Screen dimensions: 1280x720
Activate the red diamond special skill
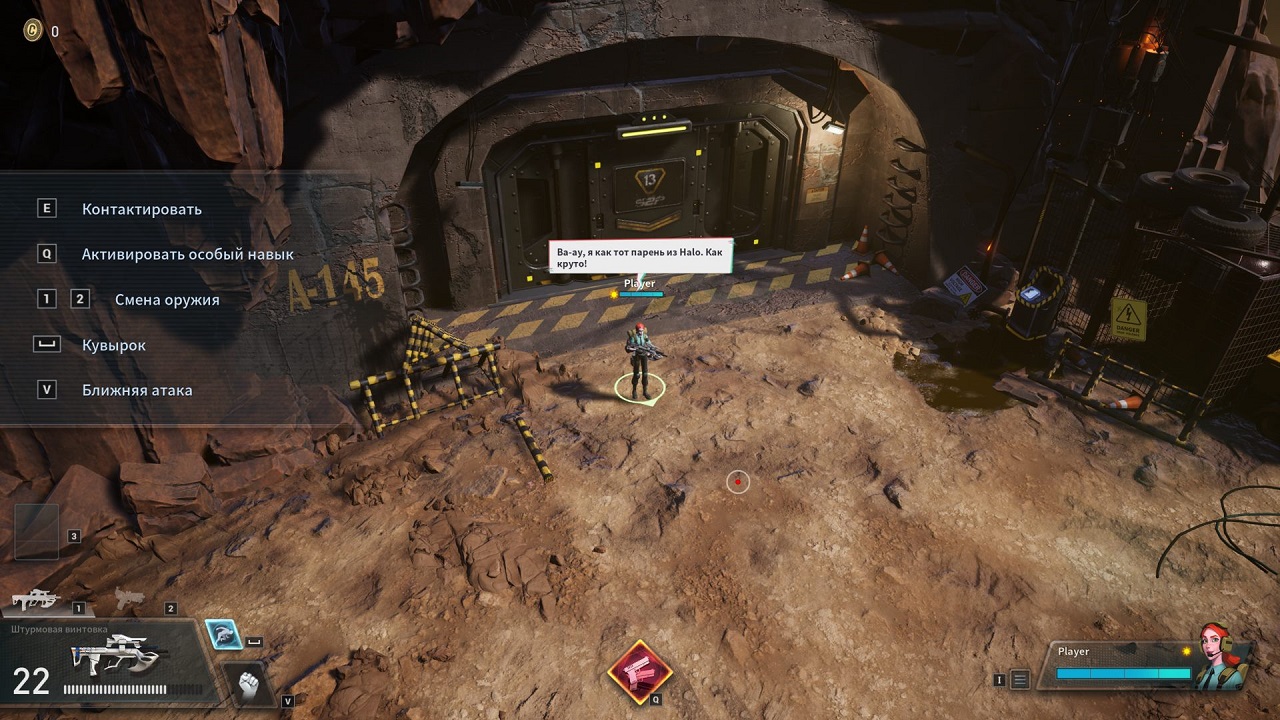click(x=639, y=672)
